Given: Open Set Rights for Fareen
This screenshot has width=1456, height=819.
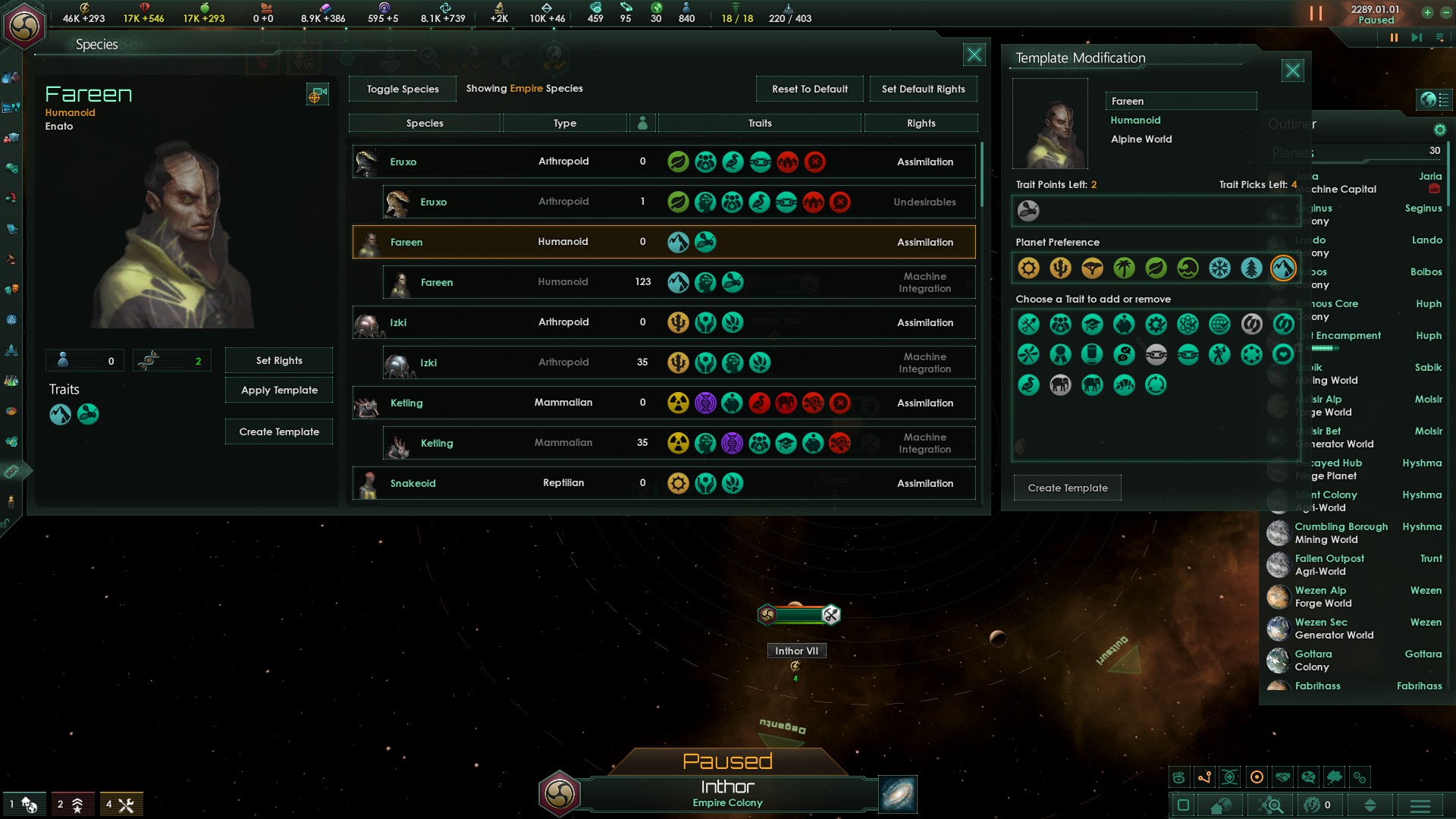Looking at the screenshot, I should 279,360.
